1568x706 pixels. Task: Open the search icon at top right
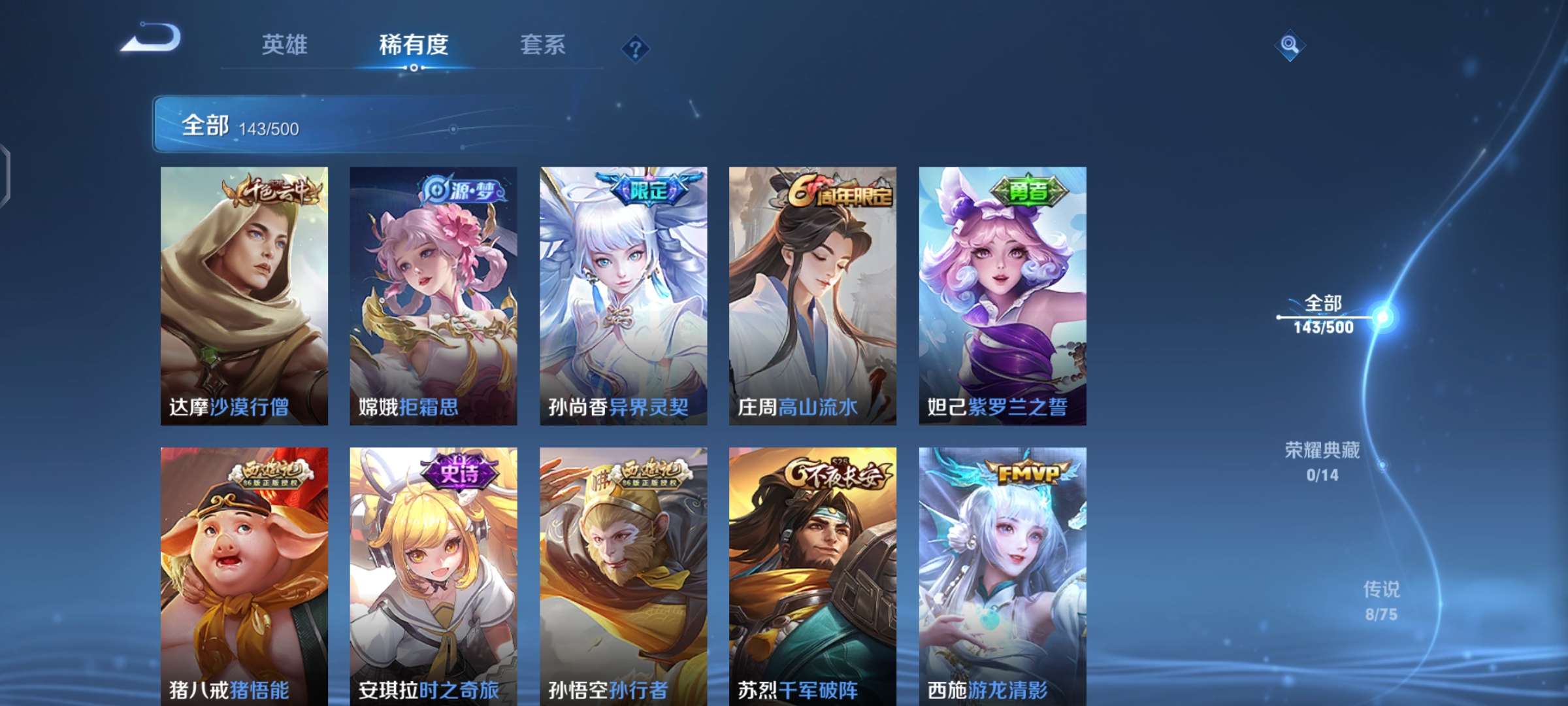tap(1290, 46)
